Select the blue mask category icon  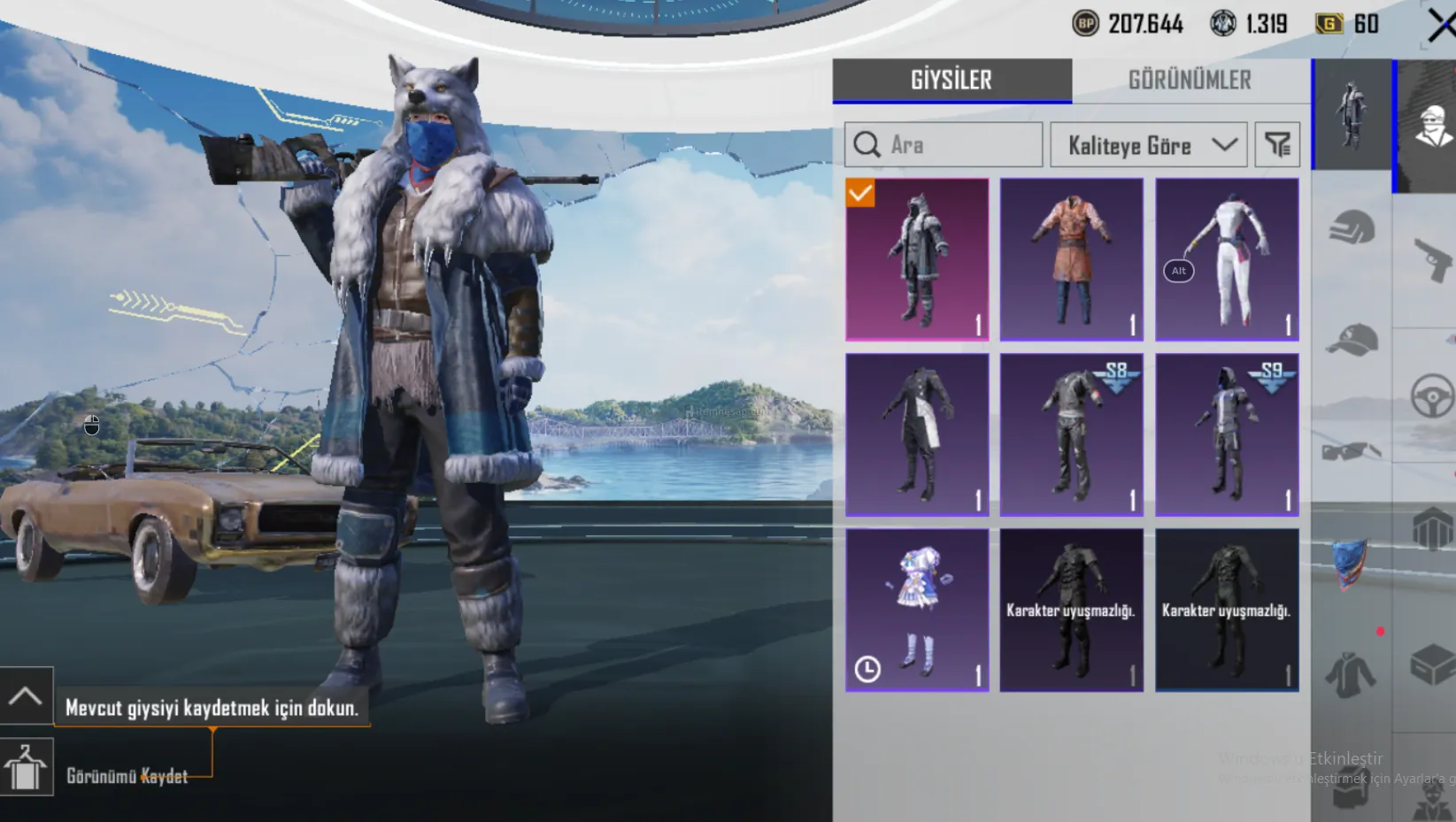[x=1351, y=562]
